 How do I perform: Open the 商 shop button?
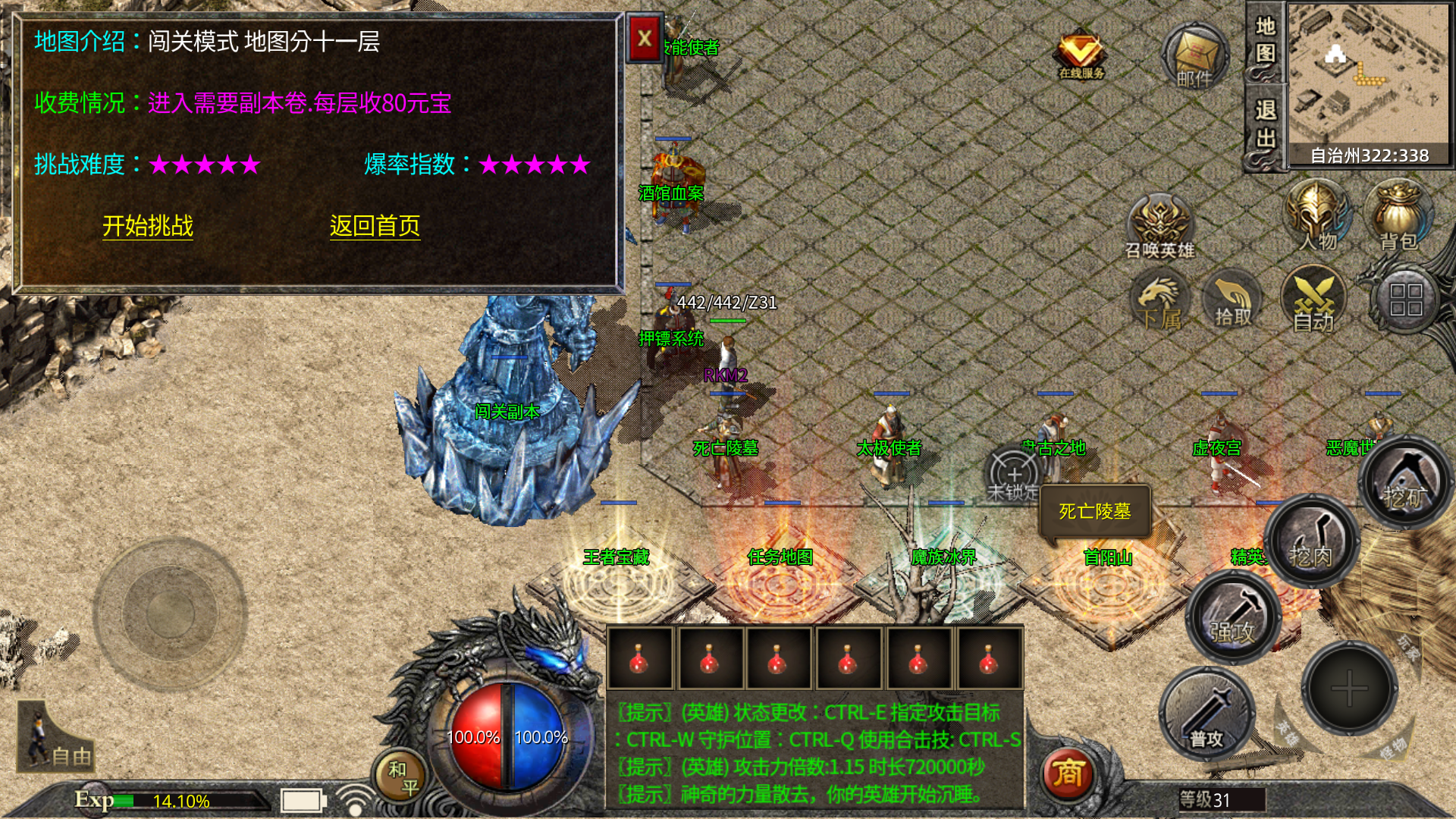pos(1068,773)
